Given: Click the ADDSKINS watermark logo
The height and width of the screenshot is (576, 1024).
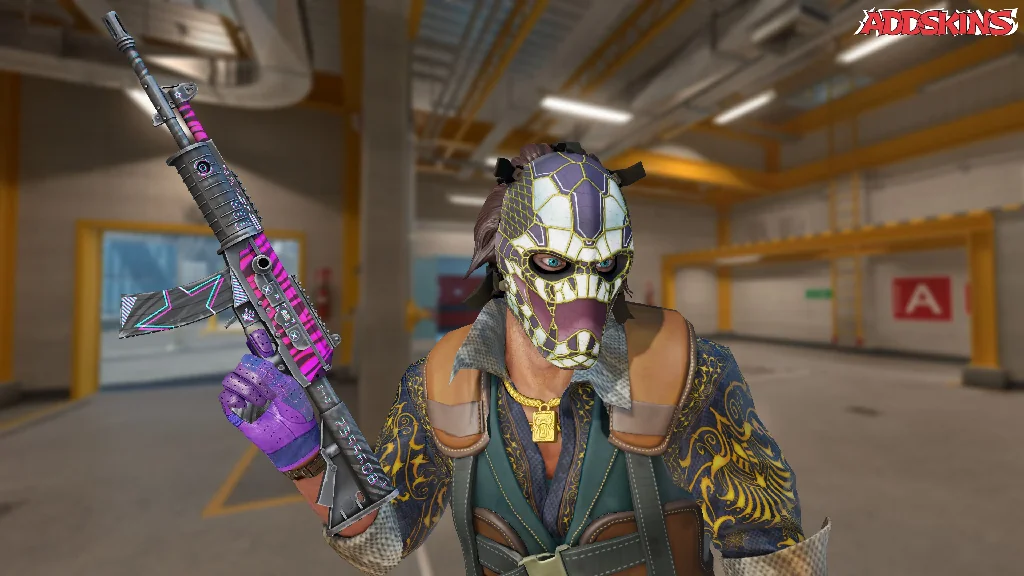Looking at the screenshot, I should pos(939,23).
